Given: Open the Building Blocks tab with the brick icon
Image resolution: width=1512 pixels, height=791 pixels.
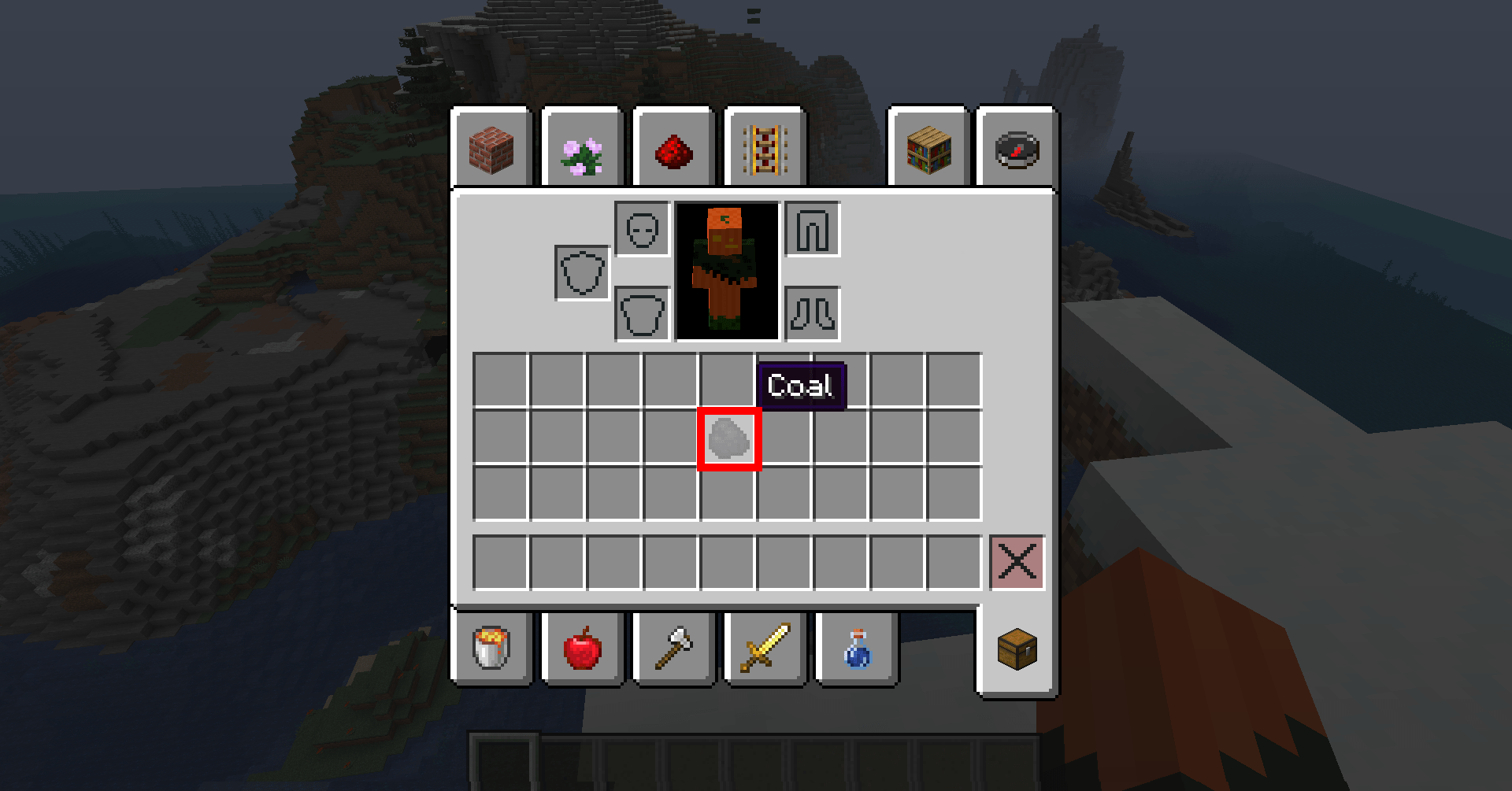Looking at the screenshot, I should tap(494, 150).
